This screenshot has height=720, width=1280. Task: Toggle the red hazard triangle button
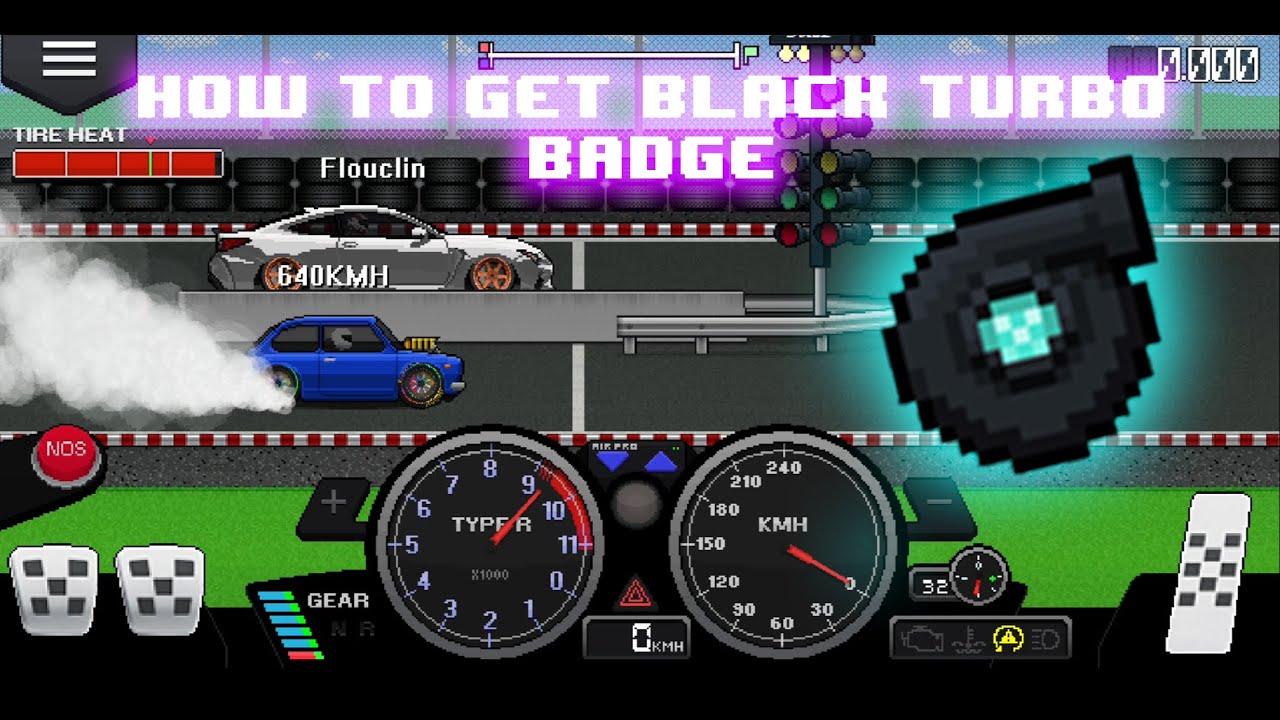(634, 595)
